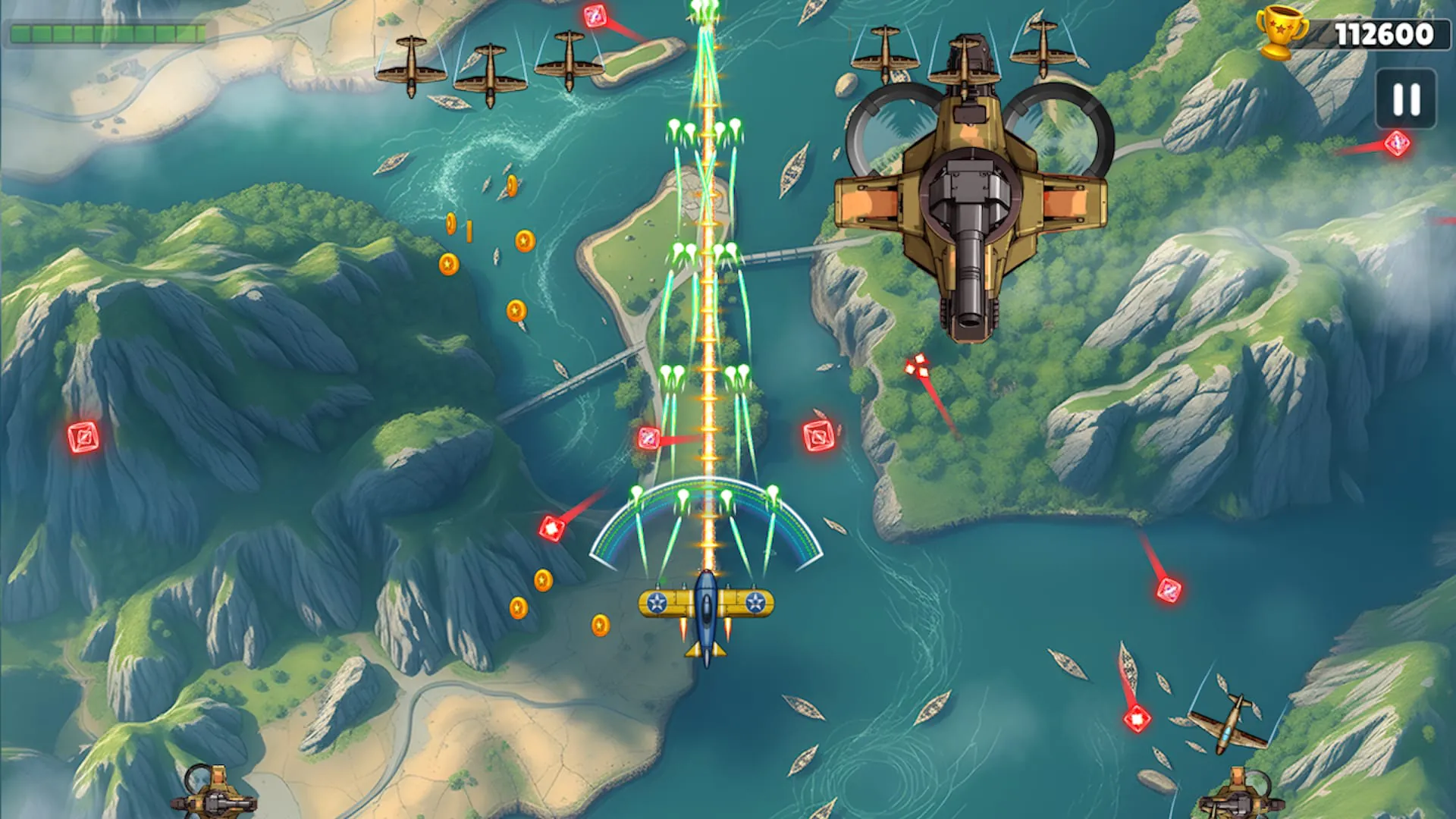Pause the game with the pause button

(1406, 99)
